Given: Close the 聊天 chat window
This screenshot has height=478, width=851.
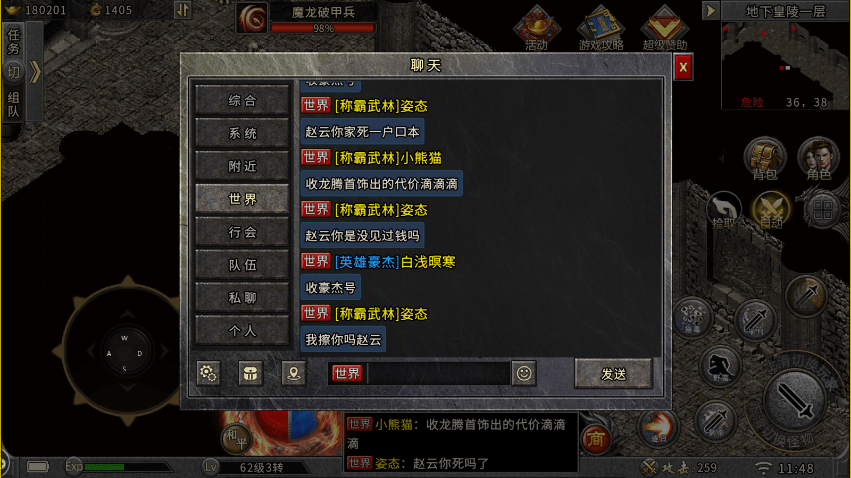Looking at the screenshot, I should pyautogui.click(x=684, y=67).
